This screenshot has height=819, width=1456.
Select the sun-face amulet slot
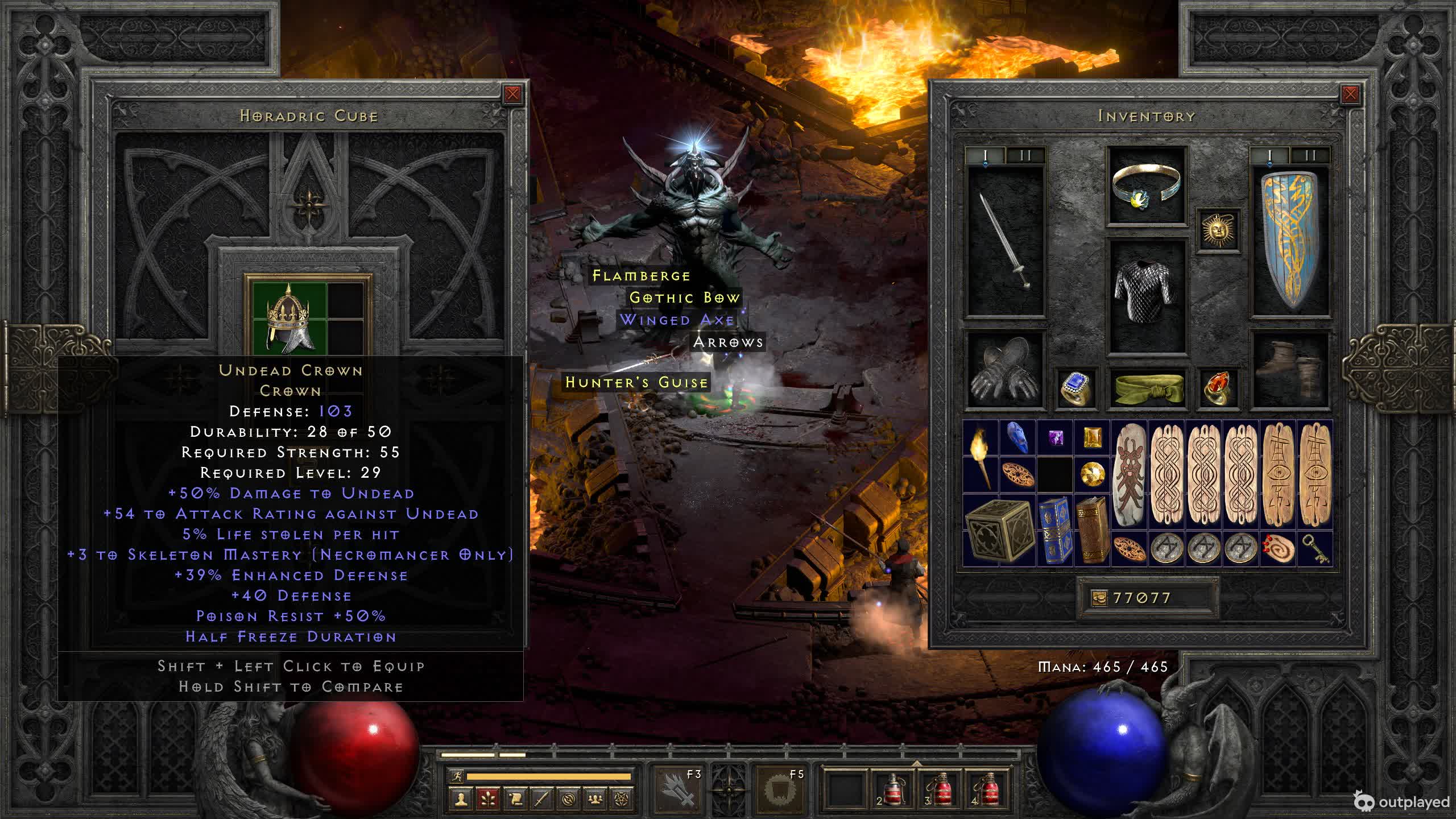[x=1217, y=230]
